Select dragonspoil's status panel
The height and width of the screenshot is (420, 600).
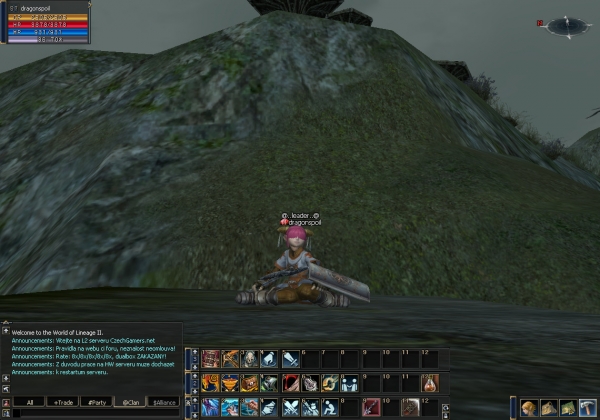(46, 23)
